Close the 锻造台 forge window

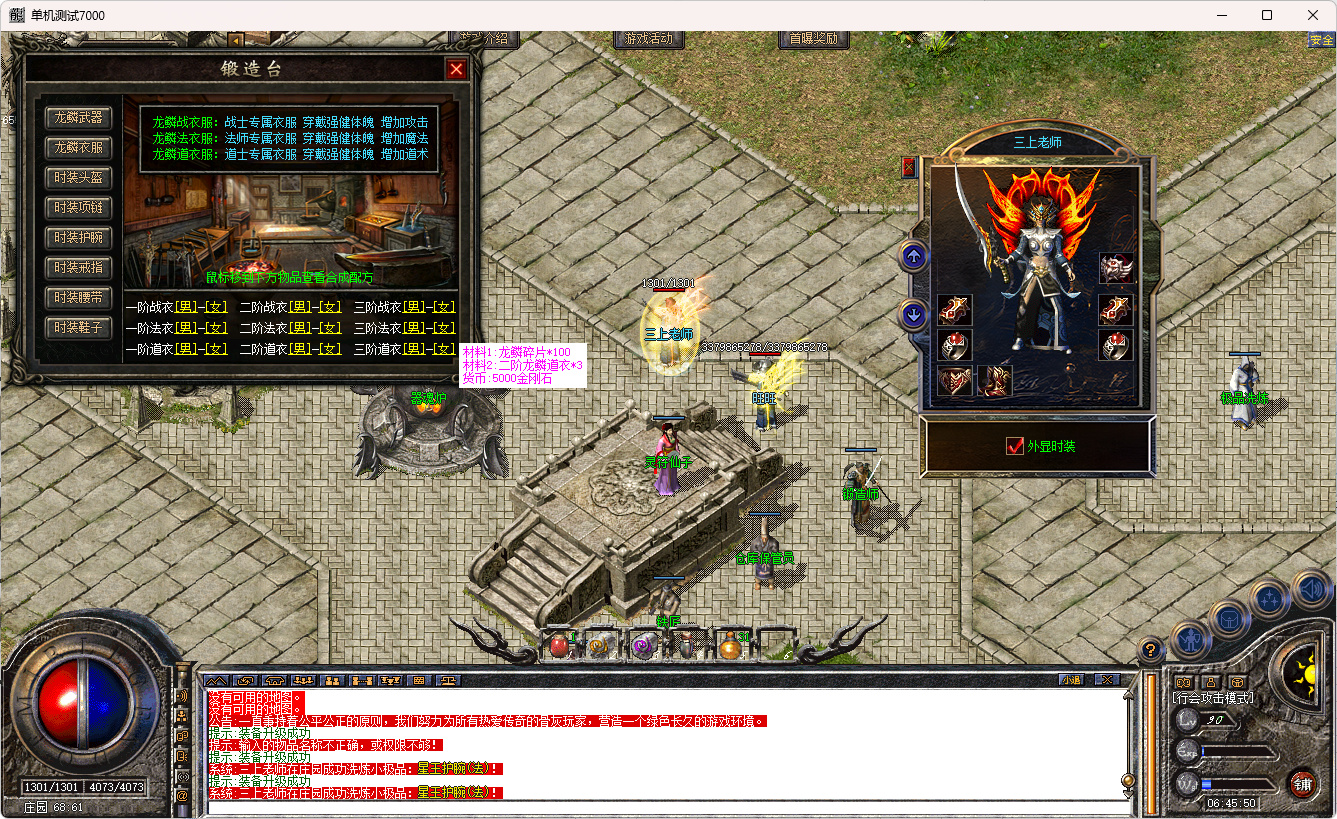click(x=456, y=69)
